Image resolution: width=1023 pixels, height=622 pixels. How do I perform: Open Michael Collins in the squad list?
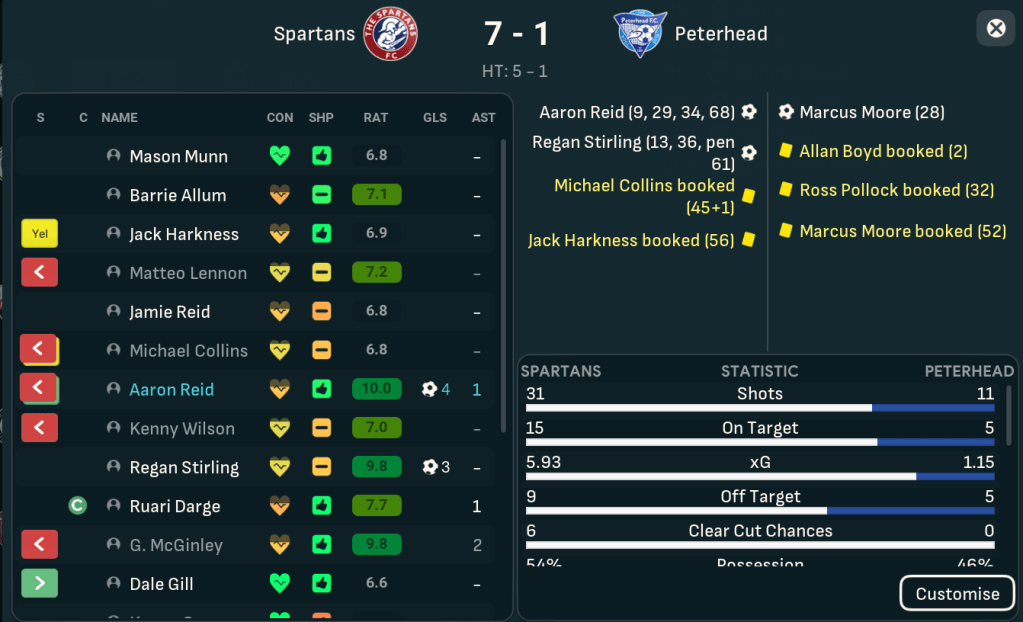click(x=188, y=351)
